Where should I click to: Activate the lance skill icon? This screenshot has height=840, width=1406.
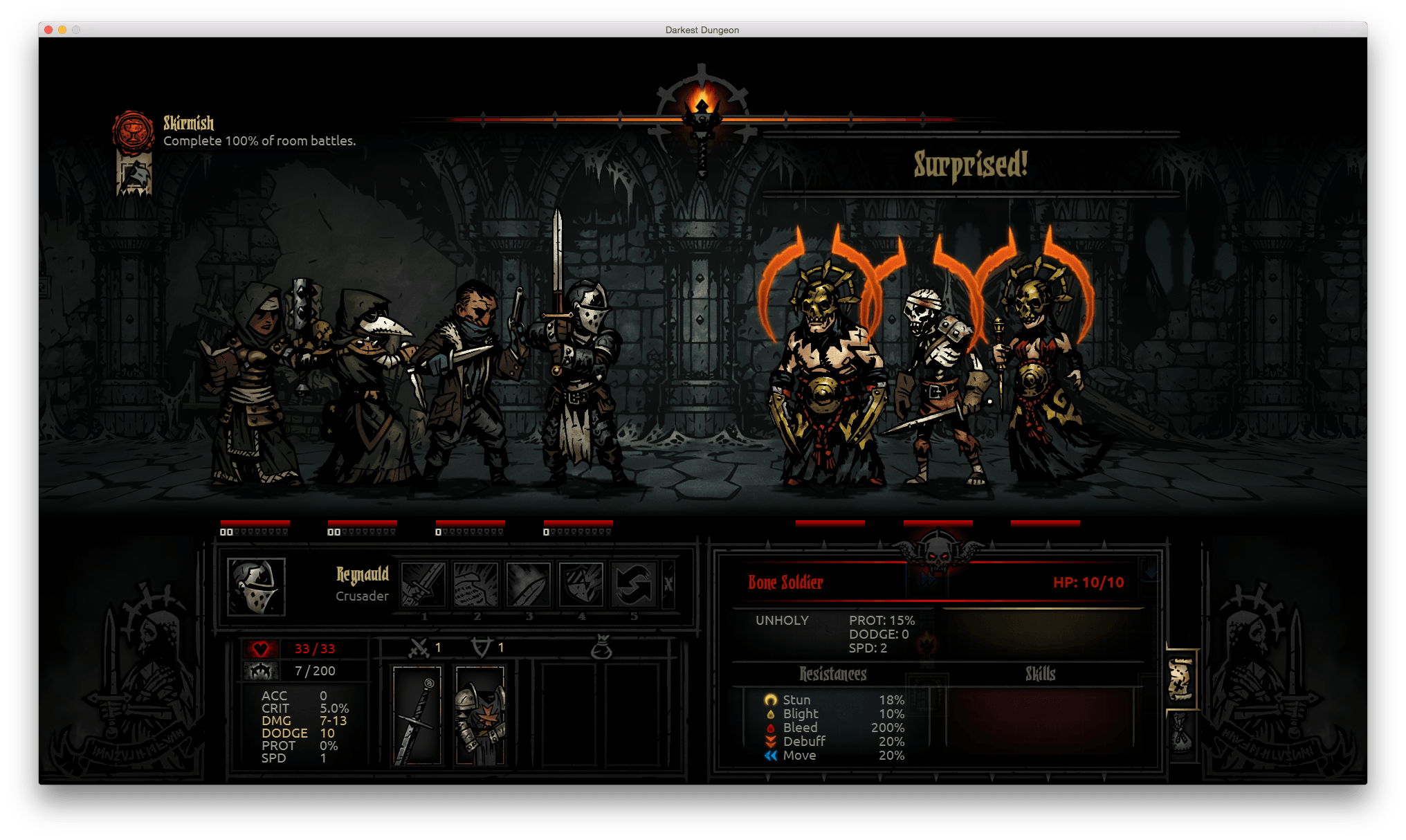(x=529, y=585)
